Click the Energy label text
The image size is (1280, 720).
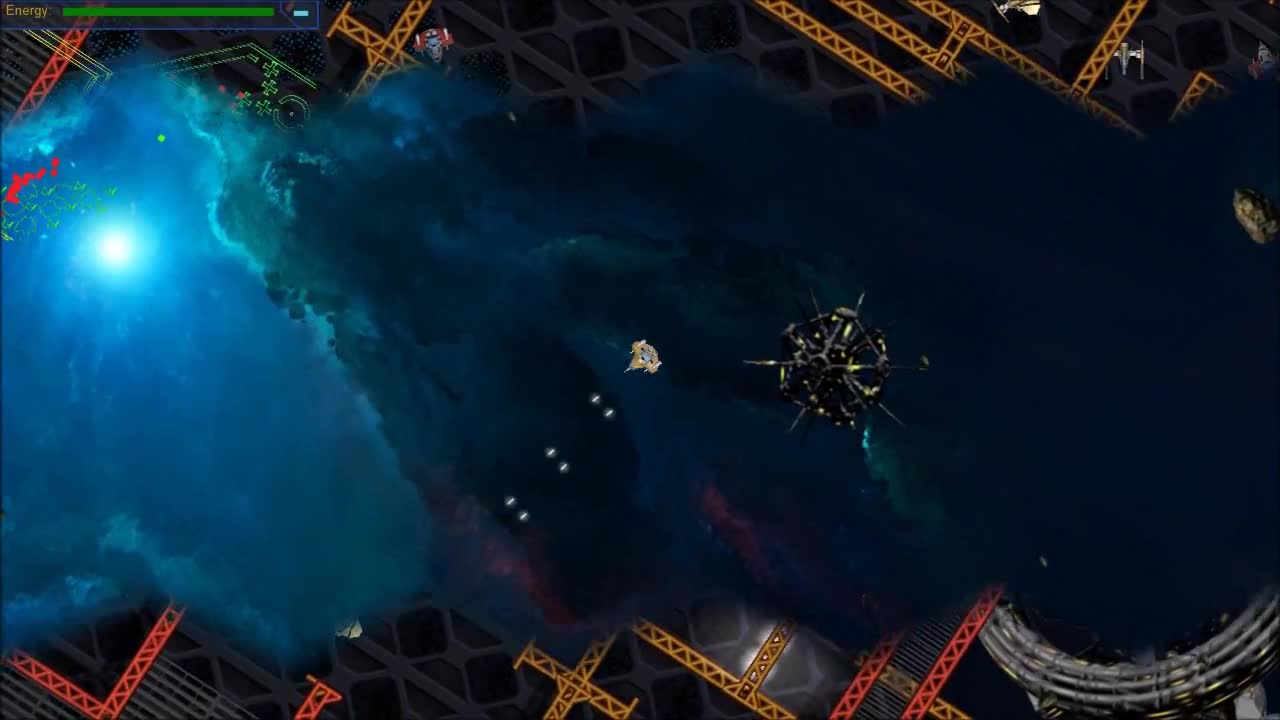(27, 10)
